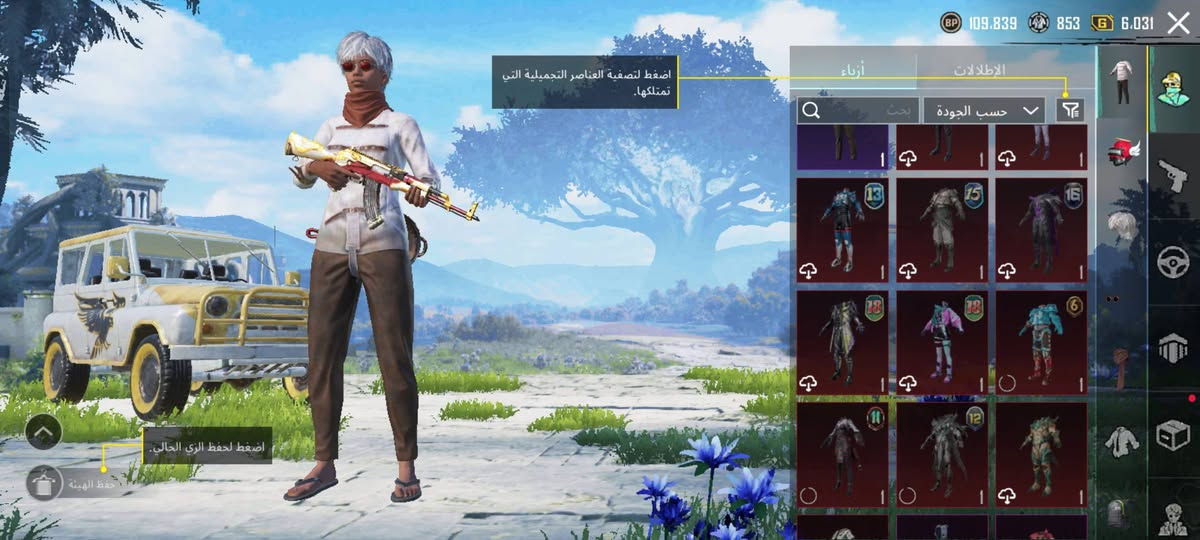The width and height of the screenshot is (1200, 540).
Task: Open the حسب الجودة sort dropdown
Action: pyautogui.click(x=983, y=110)
